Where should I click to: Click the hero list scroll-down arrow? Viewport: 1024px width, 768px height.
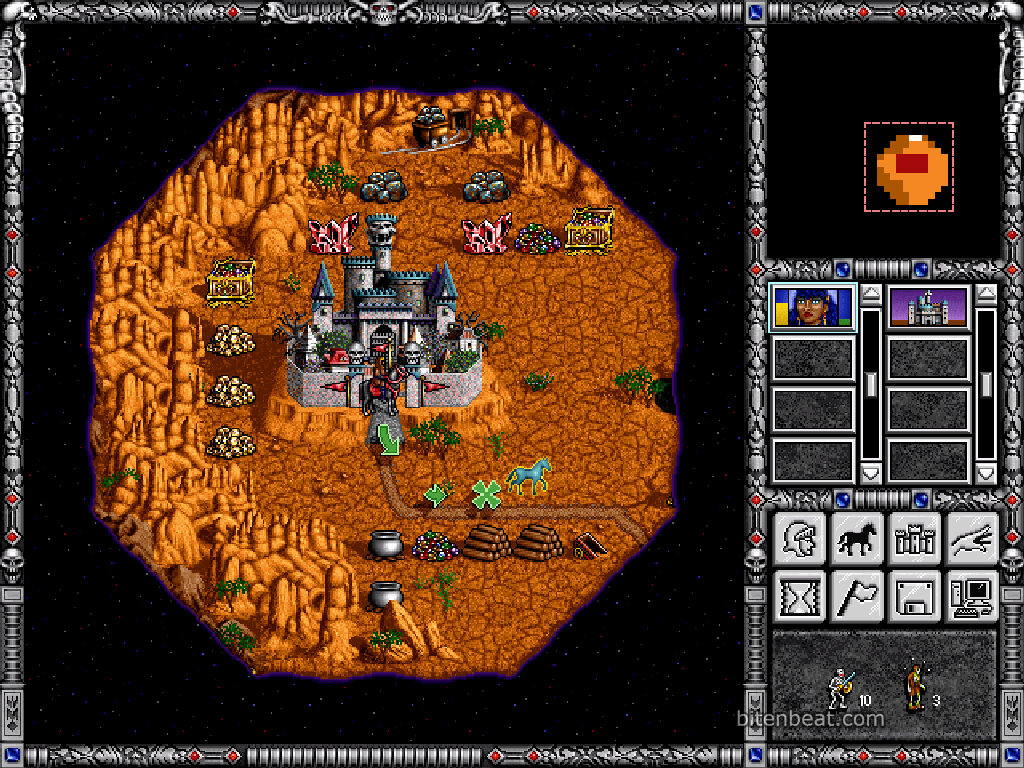[x=870, y=472]
